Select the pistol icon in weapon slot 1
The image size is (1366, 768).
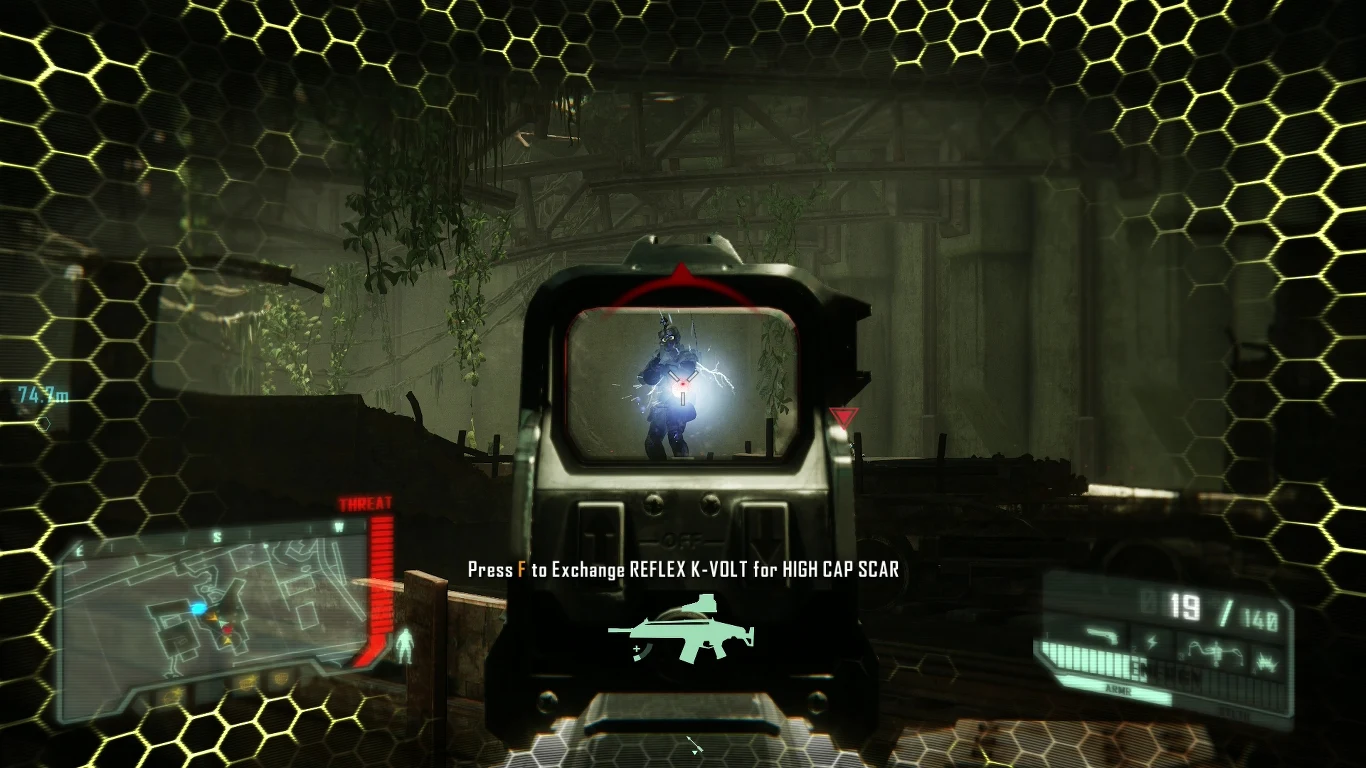(1101, 636)
